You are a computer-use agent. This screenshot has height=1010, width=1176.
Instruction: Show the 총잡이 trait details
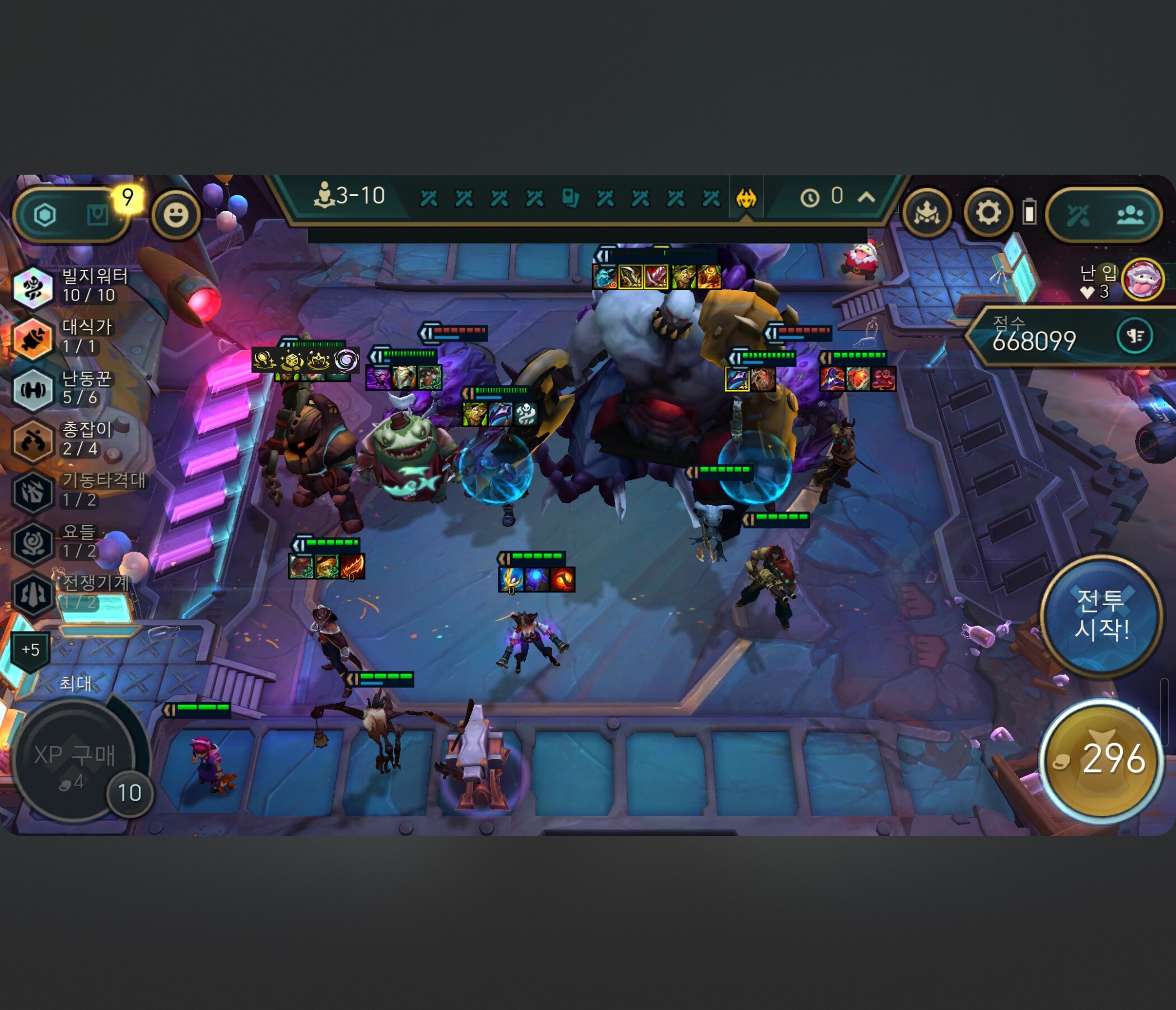[33, 440]
